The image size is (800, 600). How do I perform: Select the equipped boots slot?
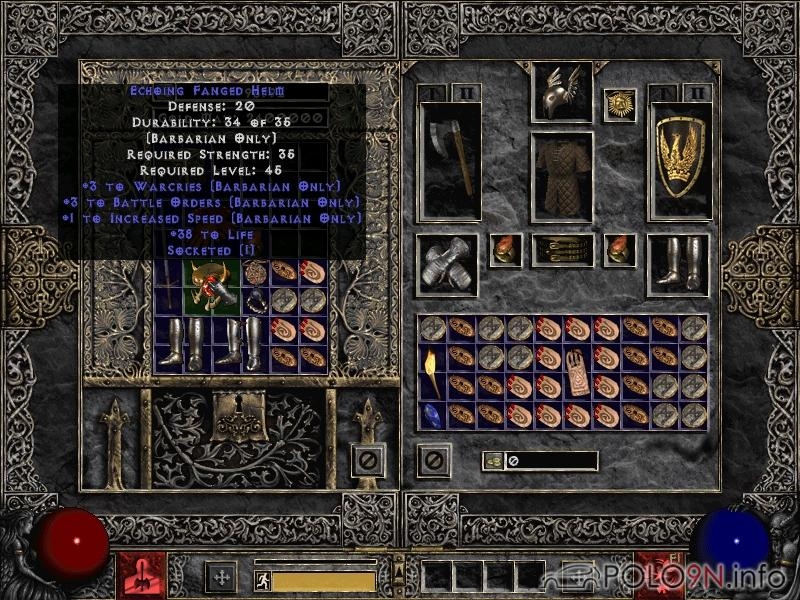click(676, 264)
